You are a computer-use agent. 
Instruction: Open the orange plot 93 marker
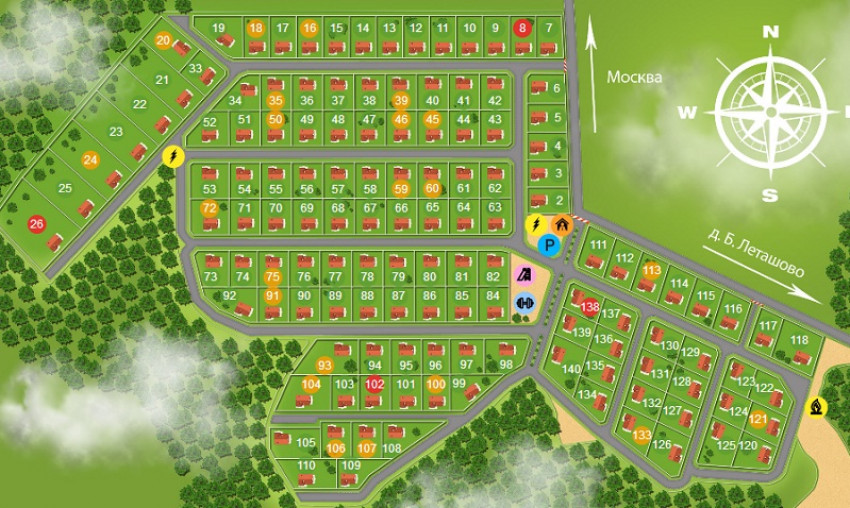(324, 364)
